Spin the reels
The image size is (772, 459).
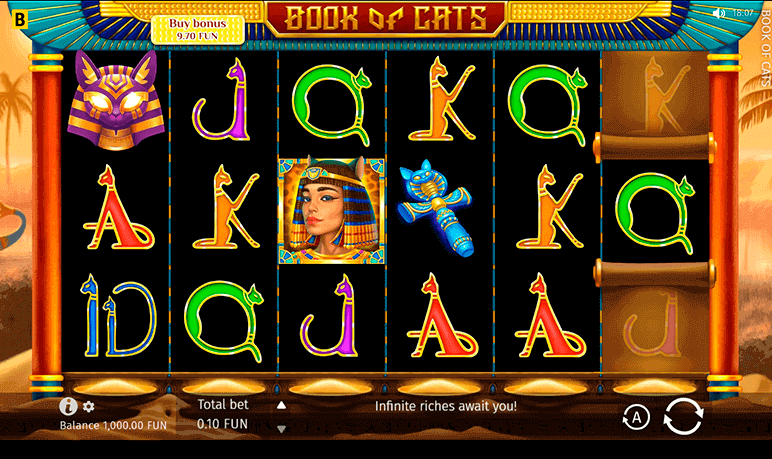683,416
